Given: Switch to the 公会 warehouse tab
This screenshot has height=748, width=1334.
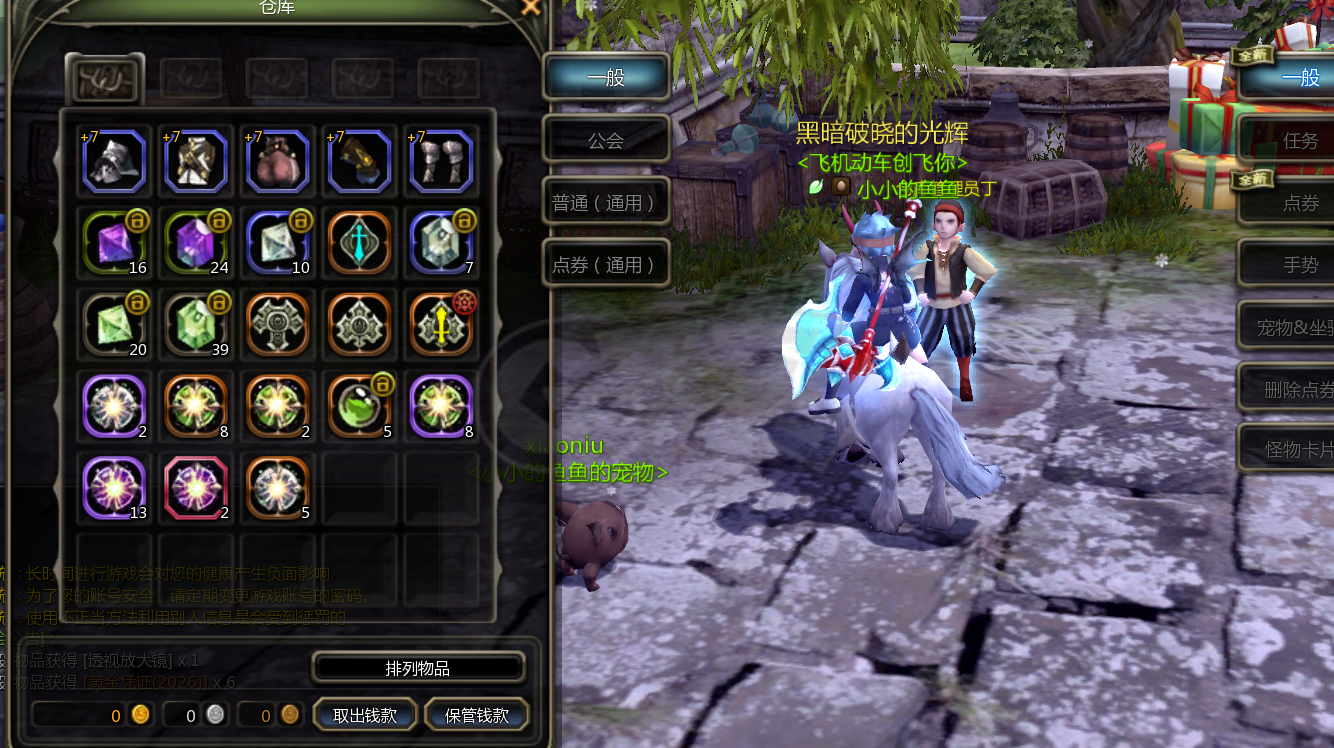Looking at the screenshot, I should pos(606,140).
